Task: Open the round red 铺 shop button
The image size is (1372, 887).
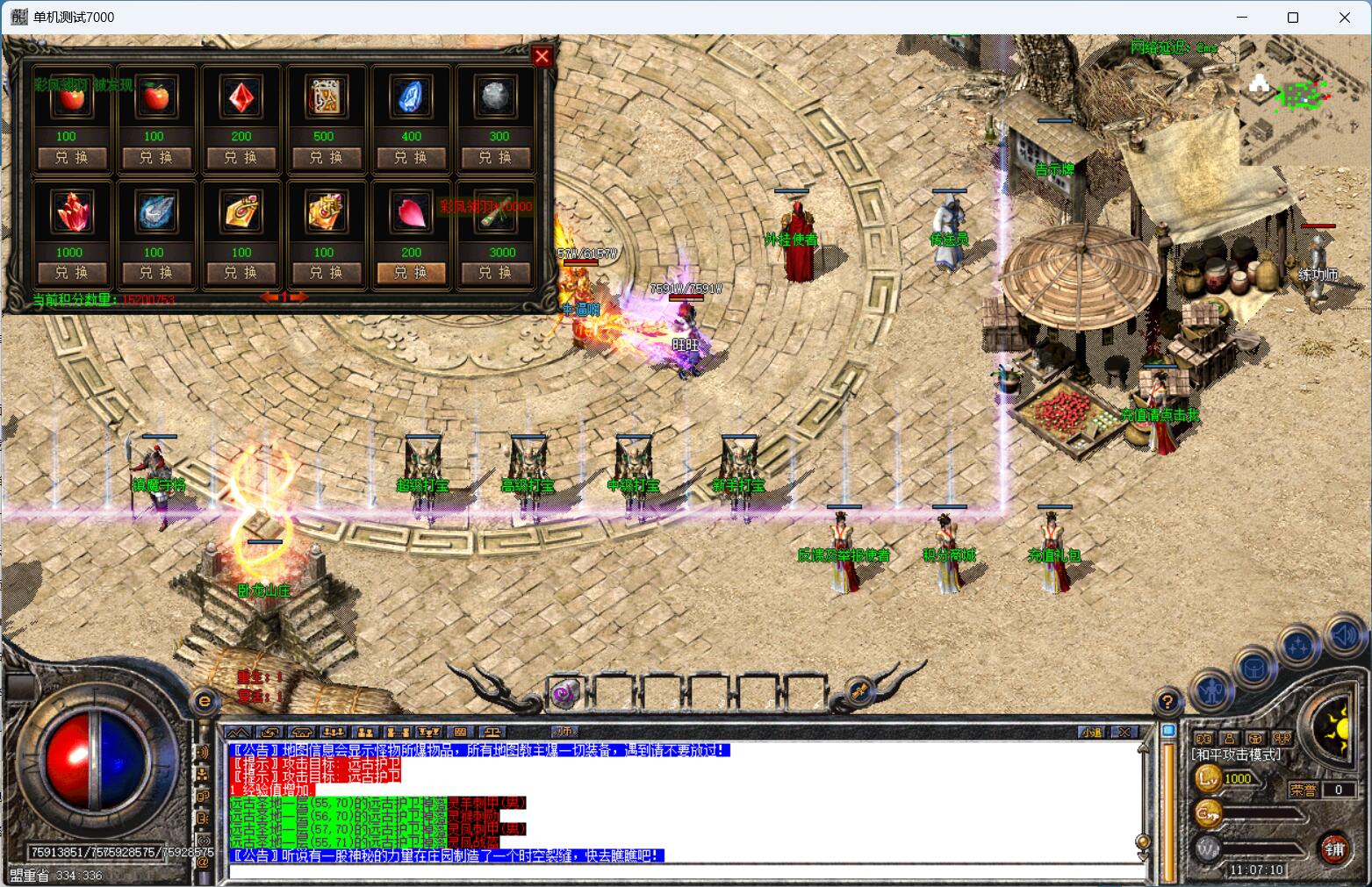Action: click(1334, 849)
